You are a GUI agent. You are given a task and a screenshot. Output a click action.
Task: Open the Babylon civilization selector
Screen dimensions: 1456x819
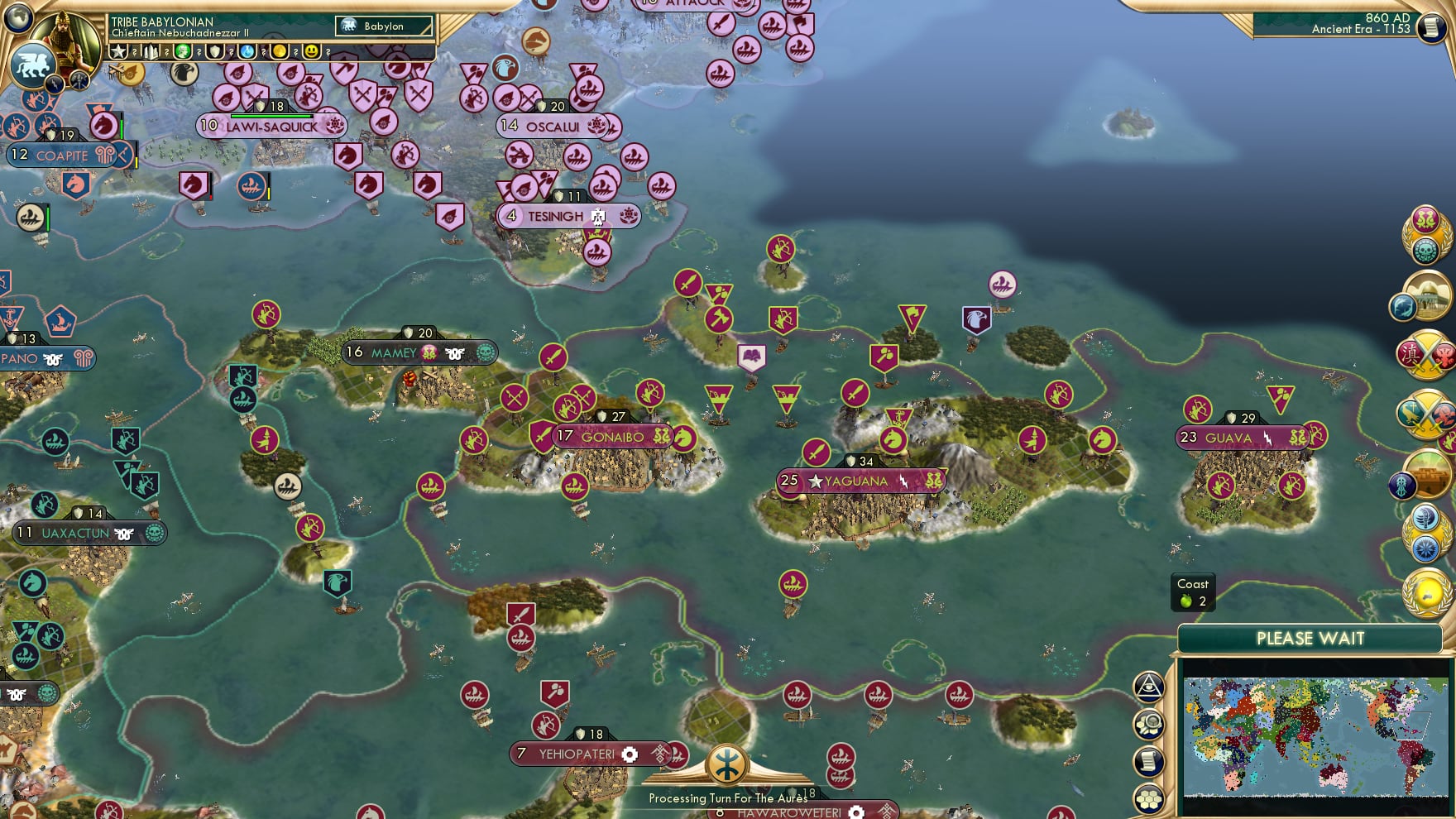tap(383, 26)
